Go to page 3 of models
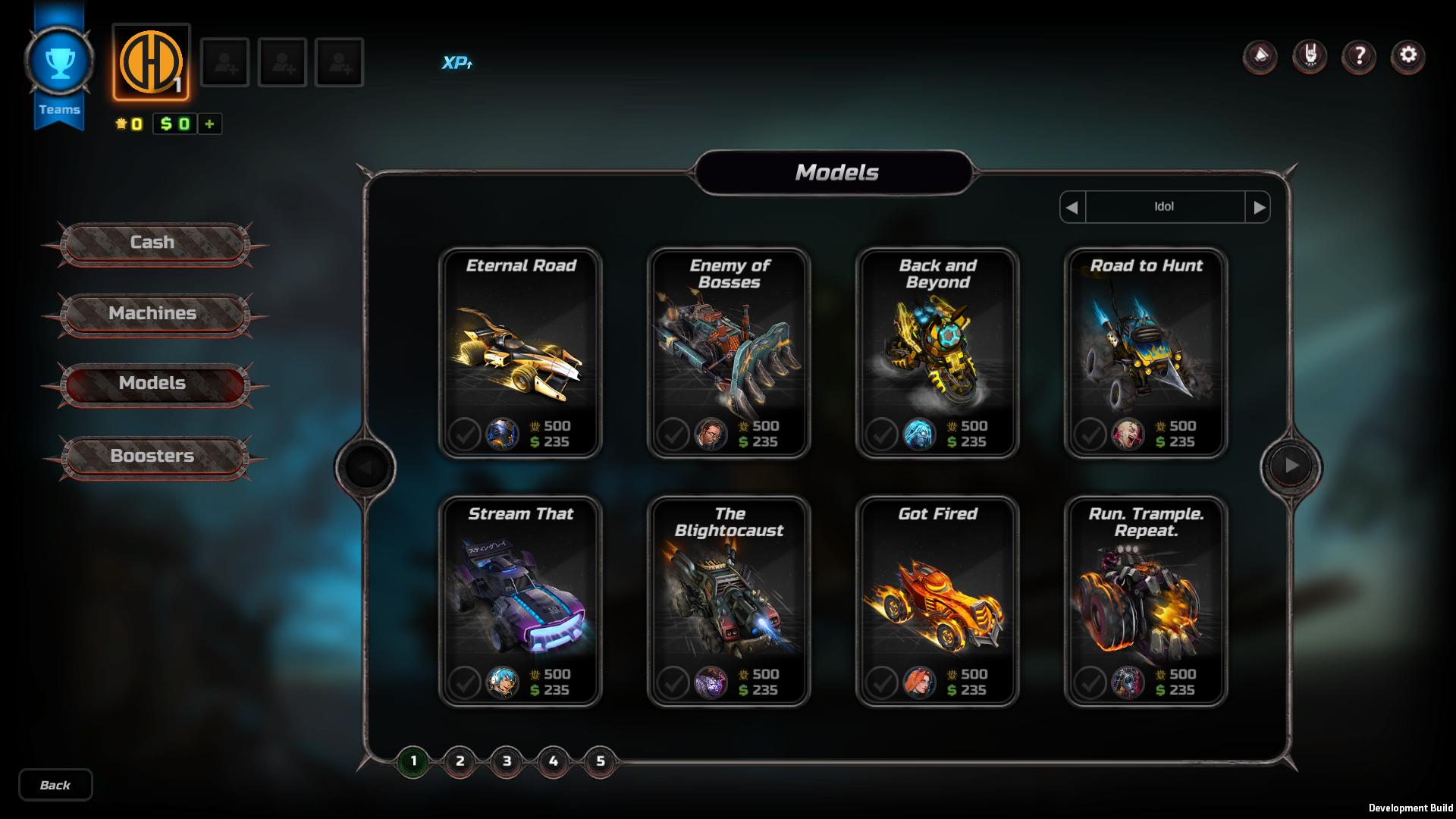 [507, 761]
